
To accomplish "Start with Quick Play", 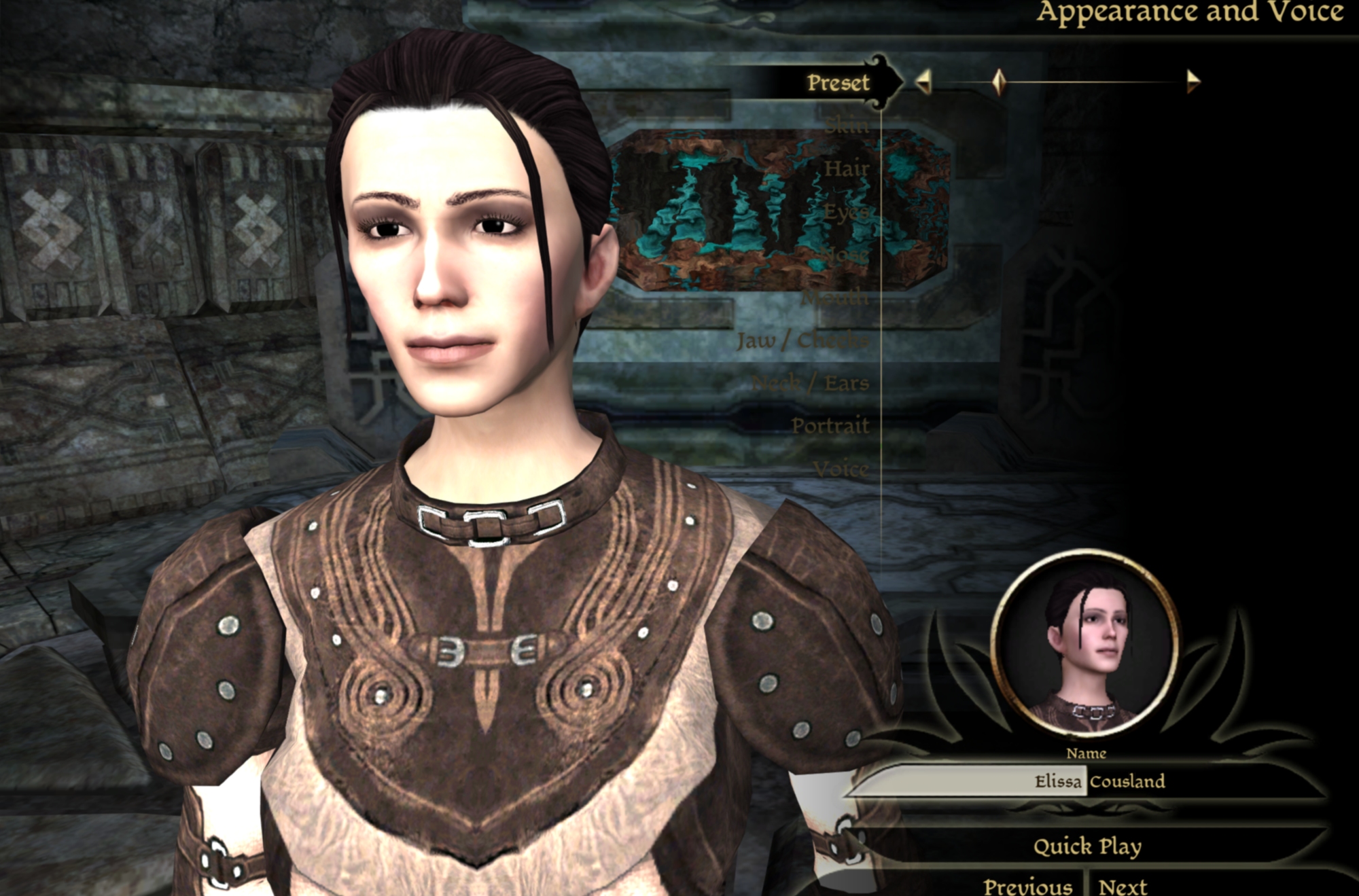I will click(1087, 846).
